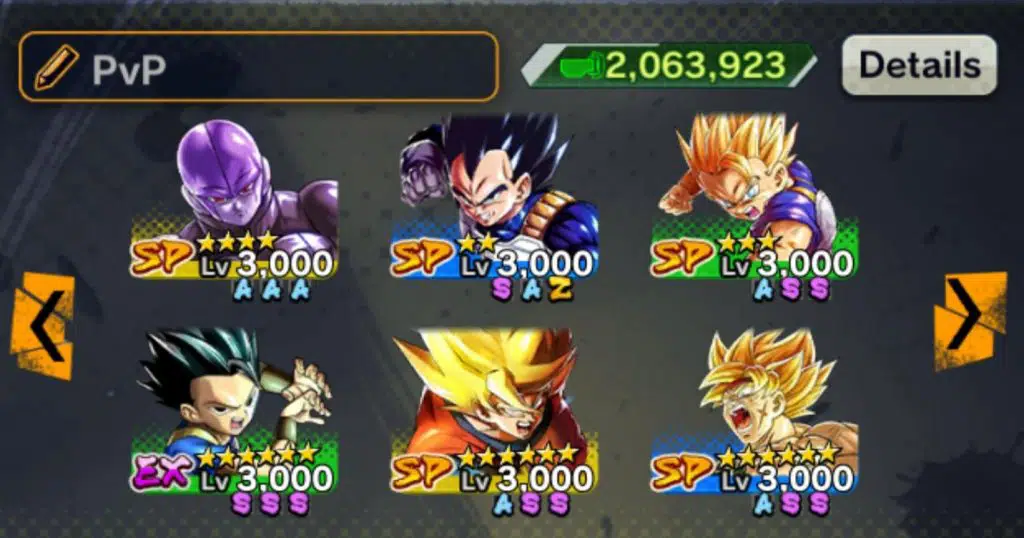Switch to the next party with right arrow

pyautogui.click(x=969, y=322)
